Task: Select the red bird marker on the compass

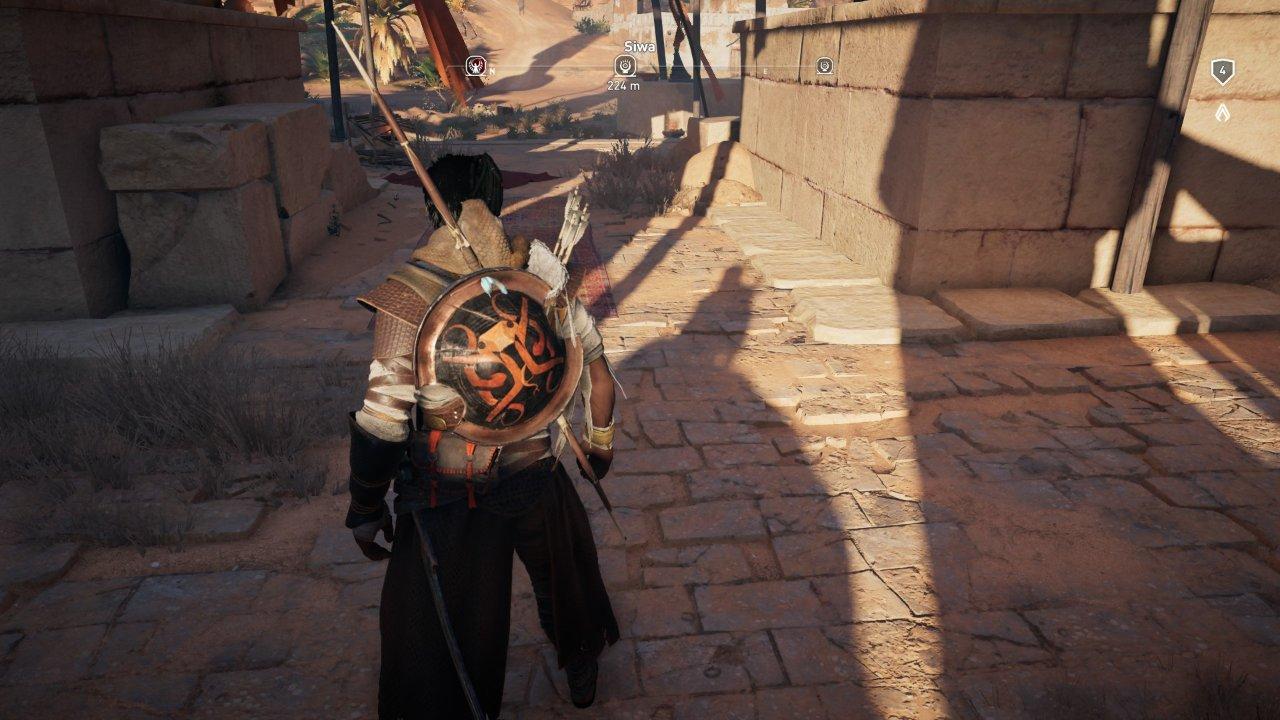Action: [x=476, y=66]
